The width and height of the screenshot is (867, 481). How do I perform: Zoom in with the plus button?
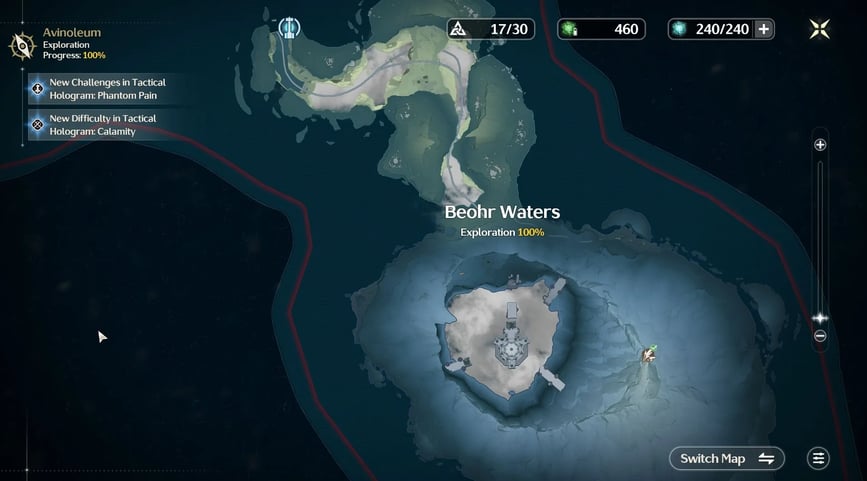[x=820, y=145]
